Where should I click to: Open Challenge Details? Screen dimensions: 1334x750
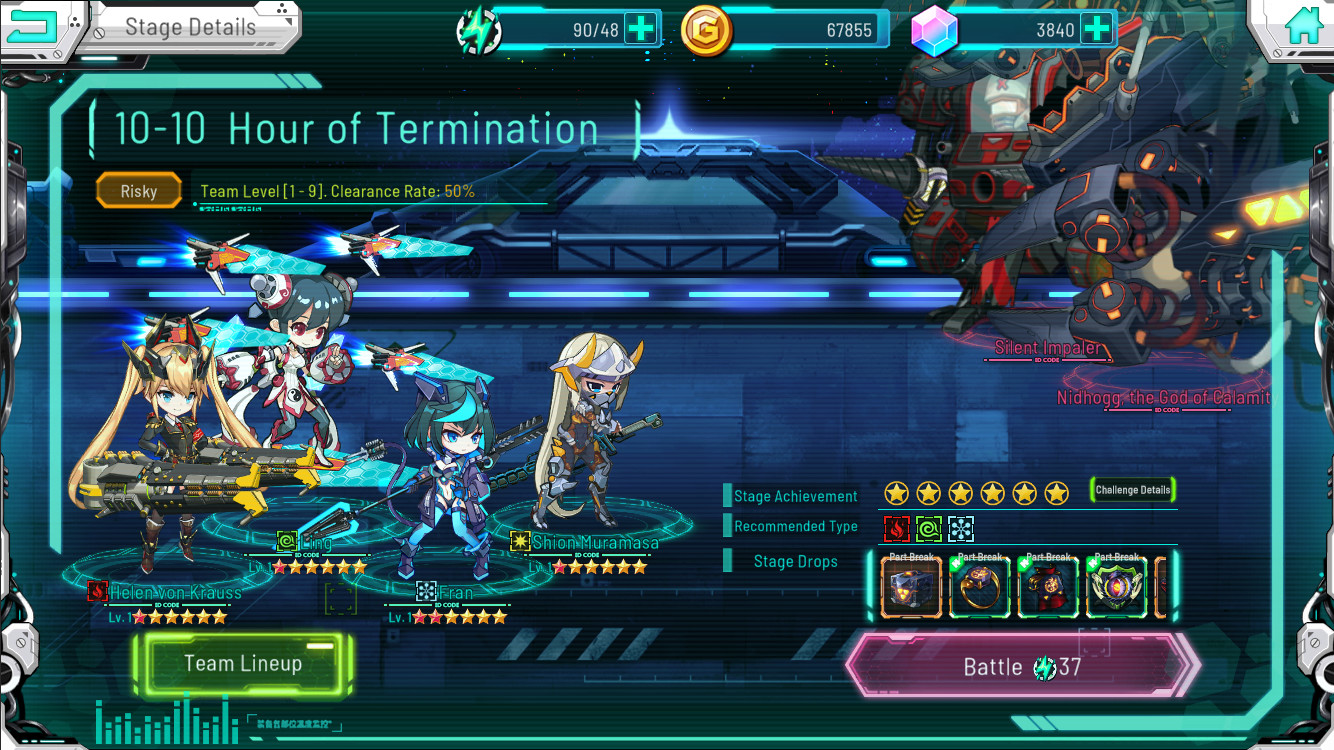click(x=1135, y=491)
